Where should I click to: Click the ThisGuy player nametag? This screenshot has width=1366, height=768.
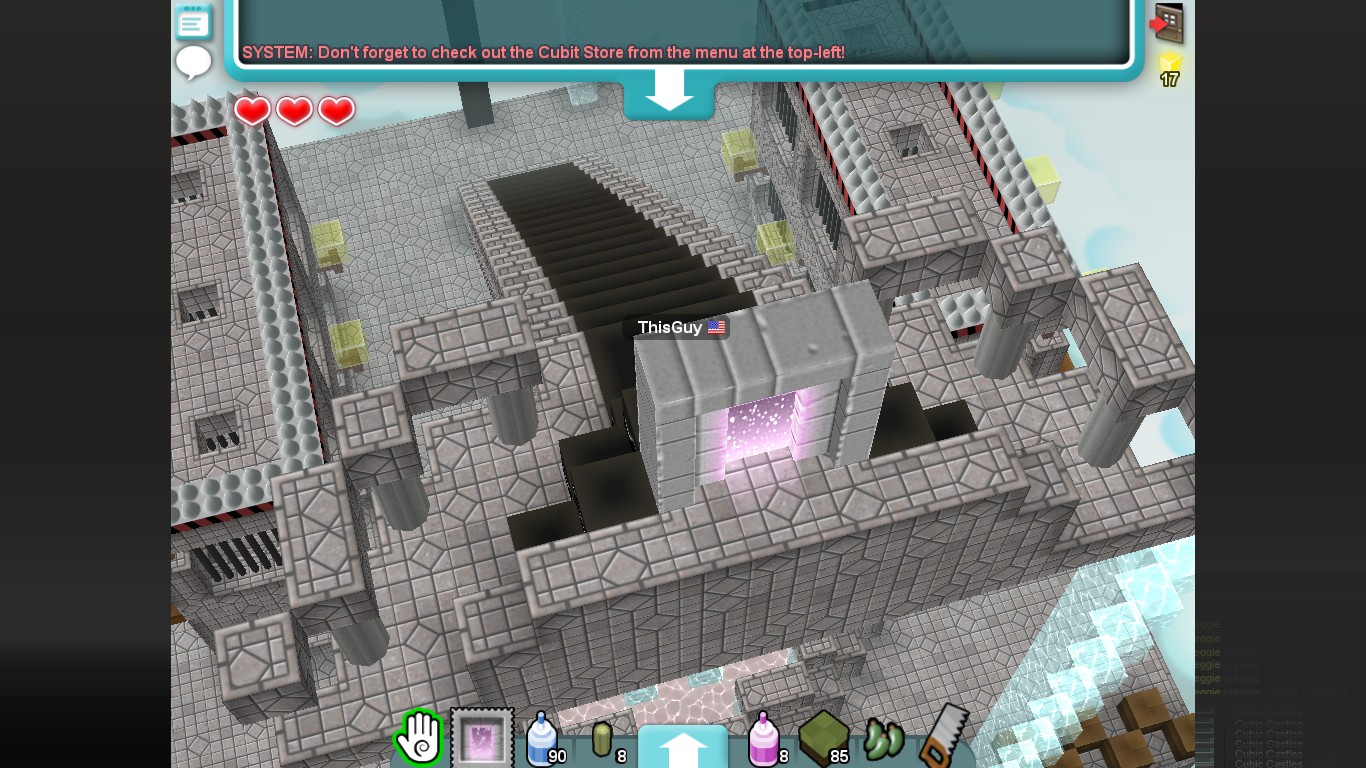(x=670, y=327)
